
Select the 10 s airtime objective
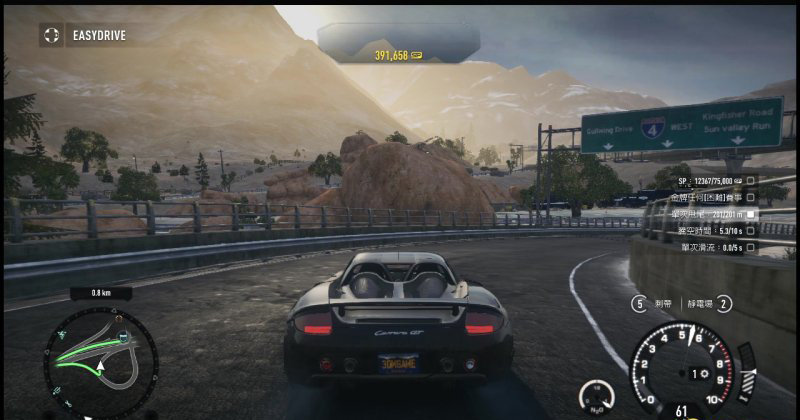coord(752,230)
